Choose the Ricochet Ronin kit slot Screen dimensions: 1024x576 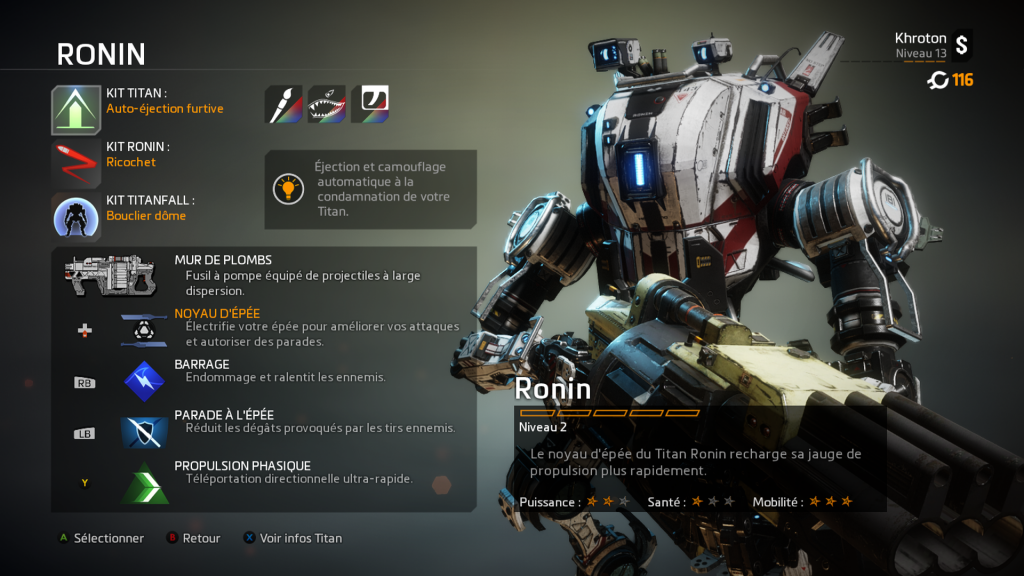(x=77, y=163)
